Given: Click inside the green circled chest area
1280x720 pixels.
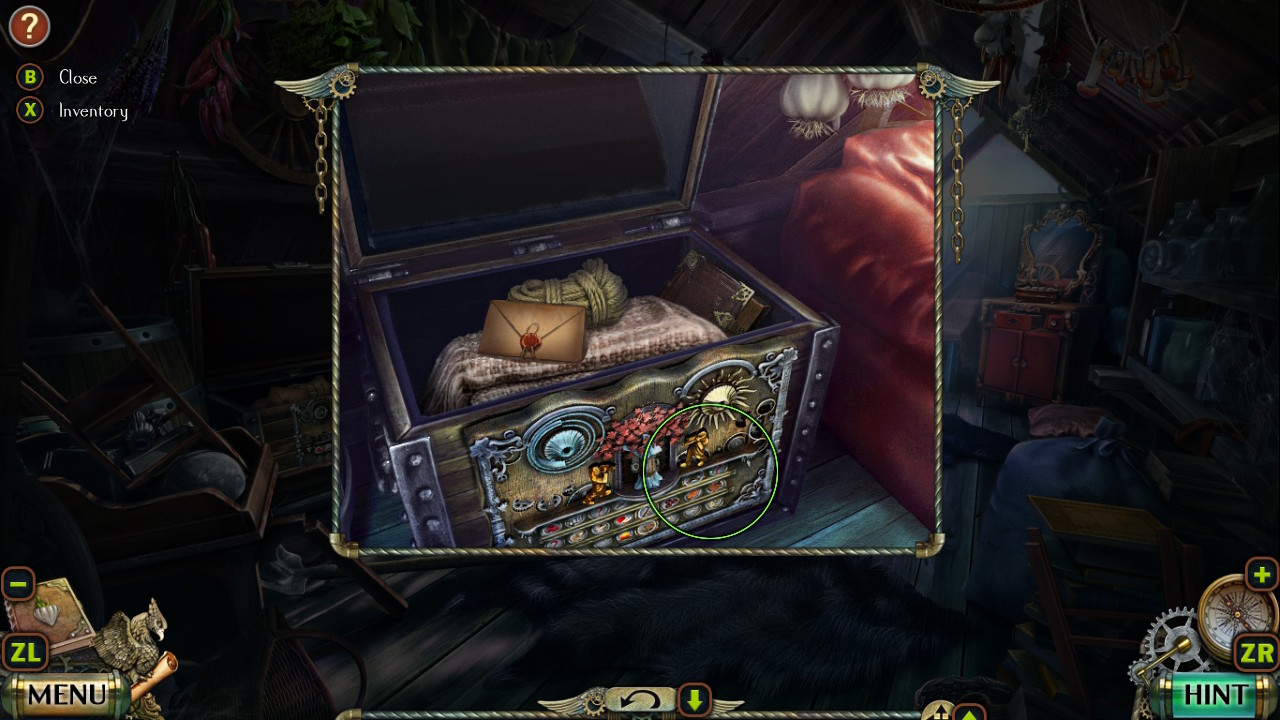Looking at the screenshot, I should point(711,470).
